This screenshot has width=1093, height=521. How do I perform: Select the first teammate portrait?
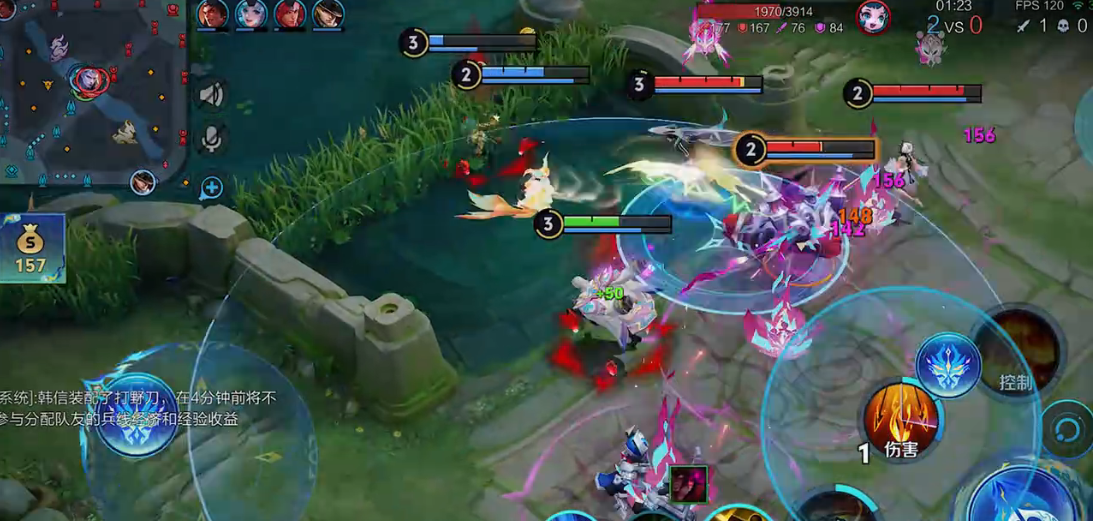click(212, 15)
